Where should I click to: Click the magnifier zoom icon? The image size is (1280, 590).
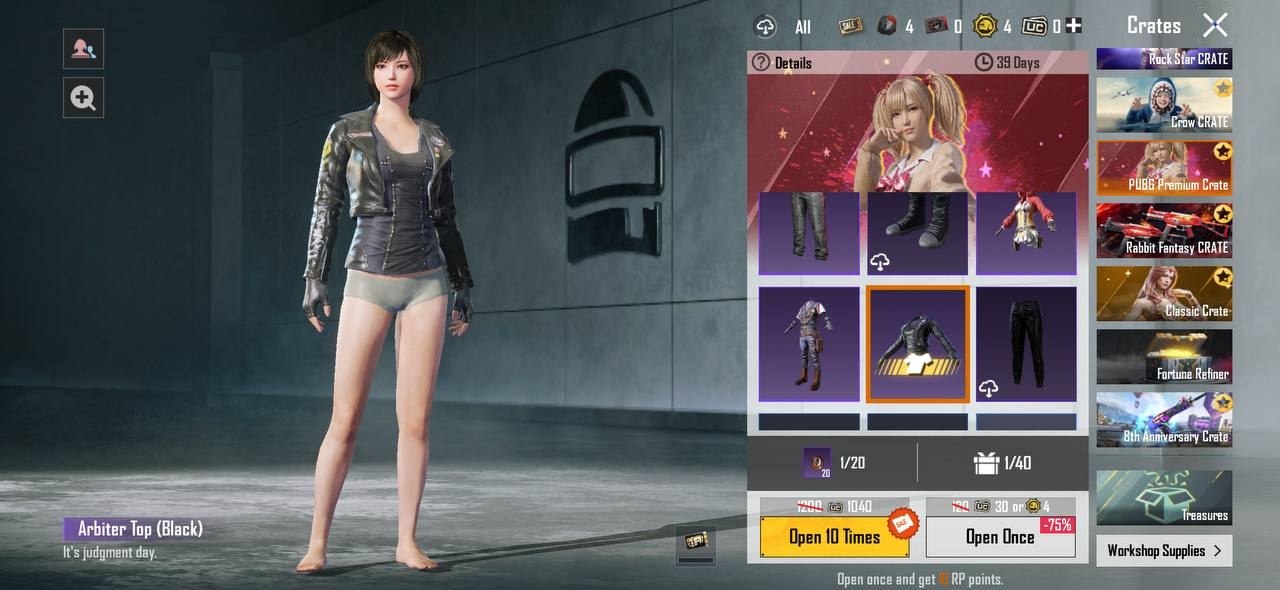tap(83, 97)
